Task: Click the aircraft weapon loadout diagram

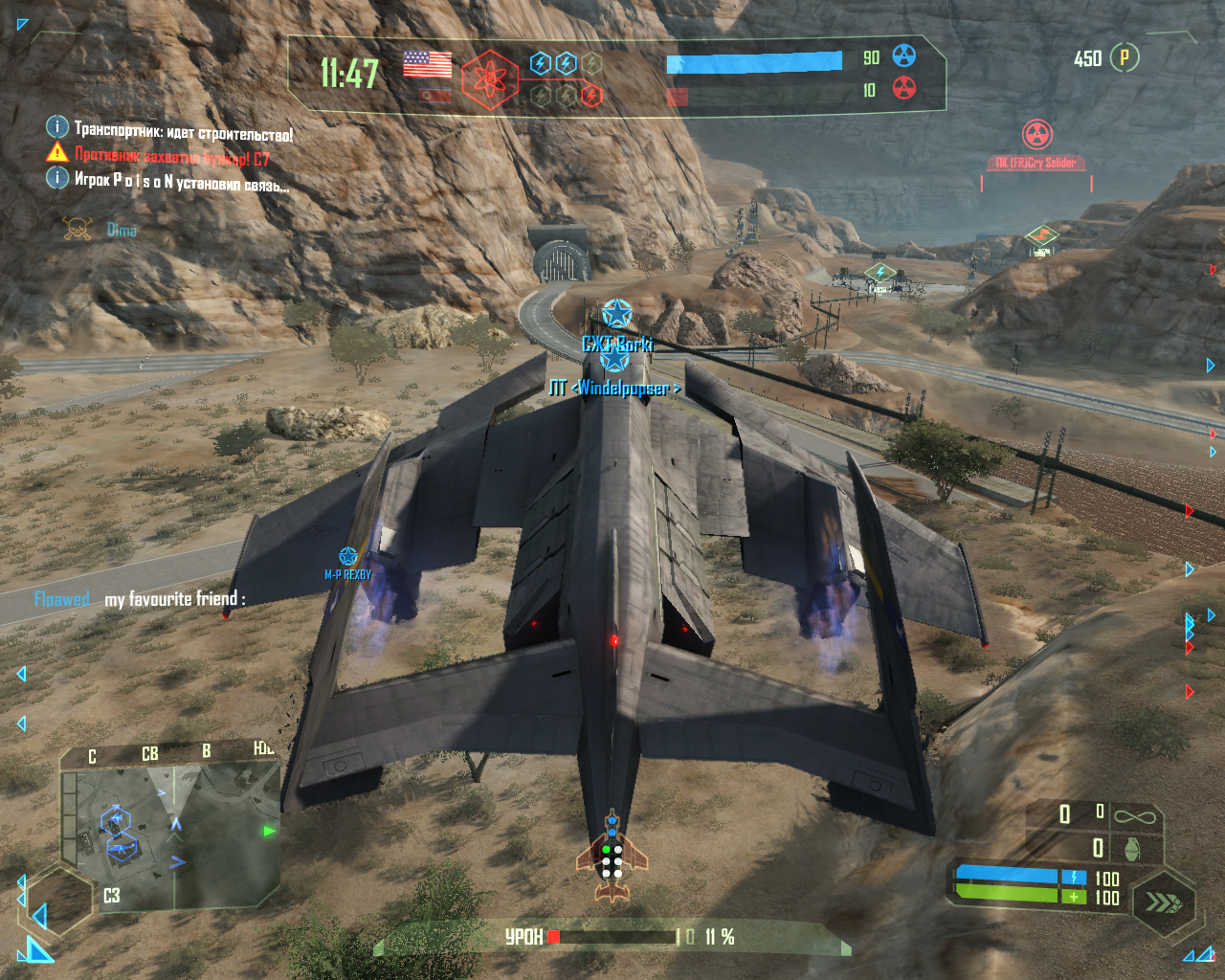Action: point(612,857)
